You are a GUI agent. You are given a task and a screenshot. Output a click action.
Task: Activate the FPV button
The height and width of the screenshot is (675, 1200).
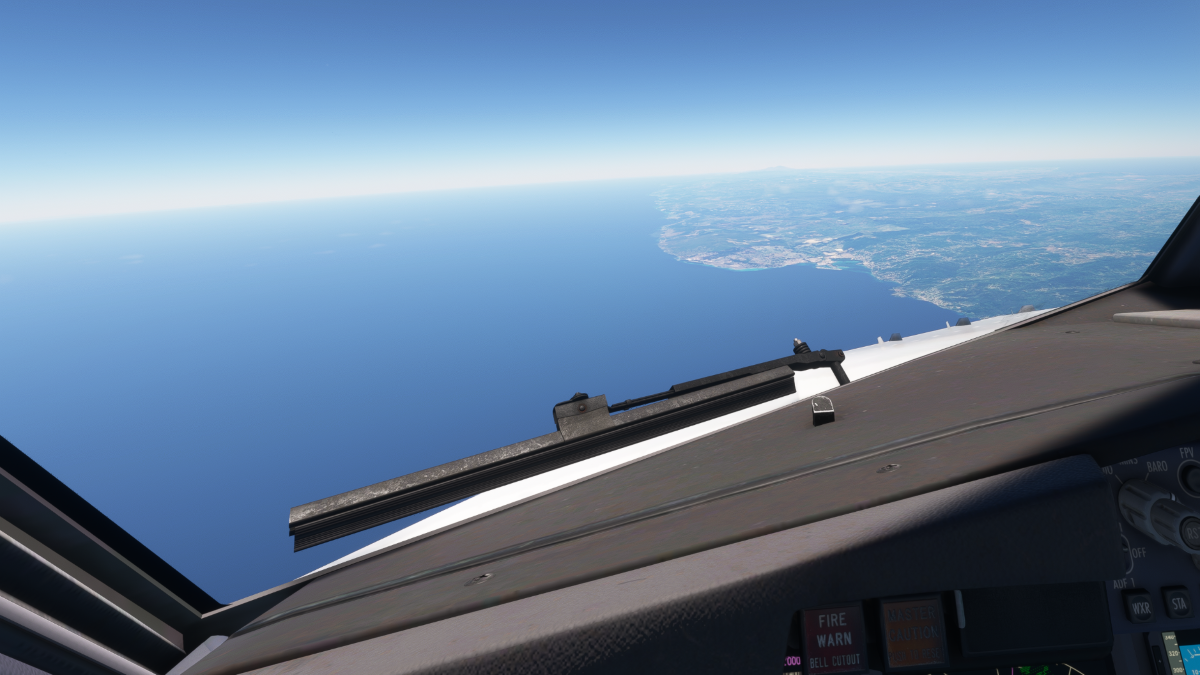(1190, 477)
